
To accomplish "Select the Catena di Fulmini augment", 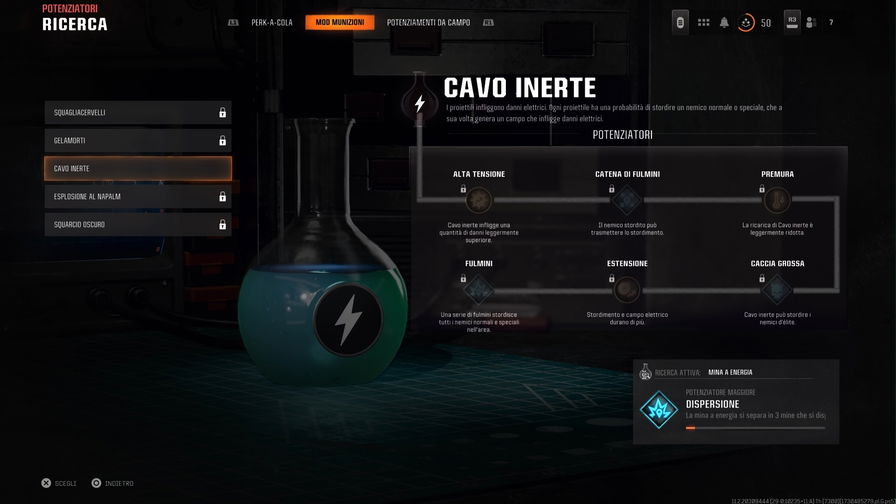I will [627, 200].
